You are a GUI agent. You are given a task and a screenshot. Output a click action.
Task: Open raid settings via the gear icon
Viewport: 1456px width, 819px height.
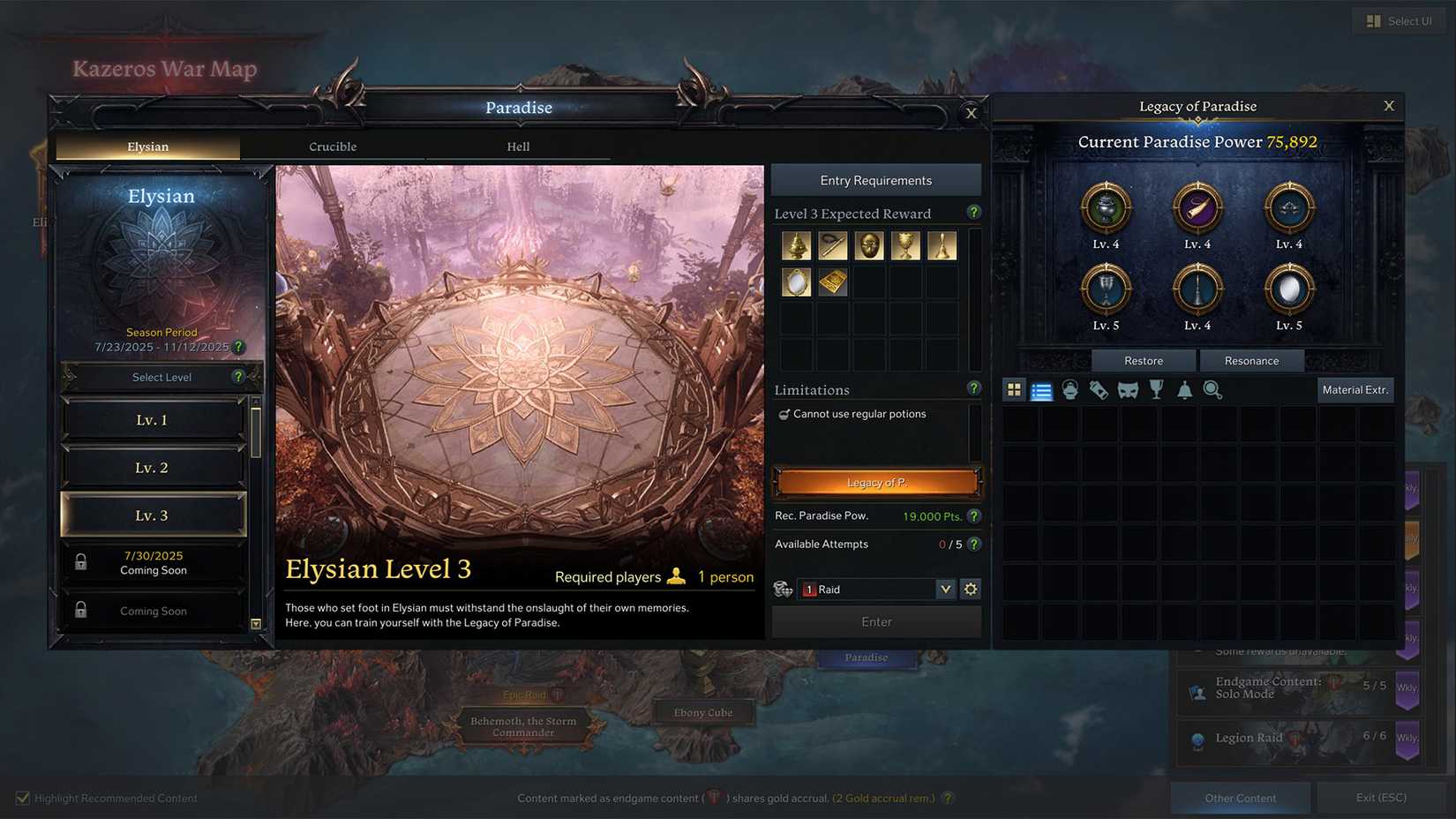[971, 589]
